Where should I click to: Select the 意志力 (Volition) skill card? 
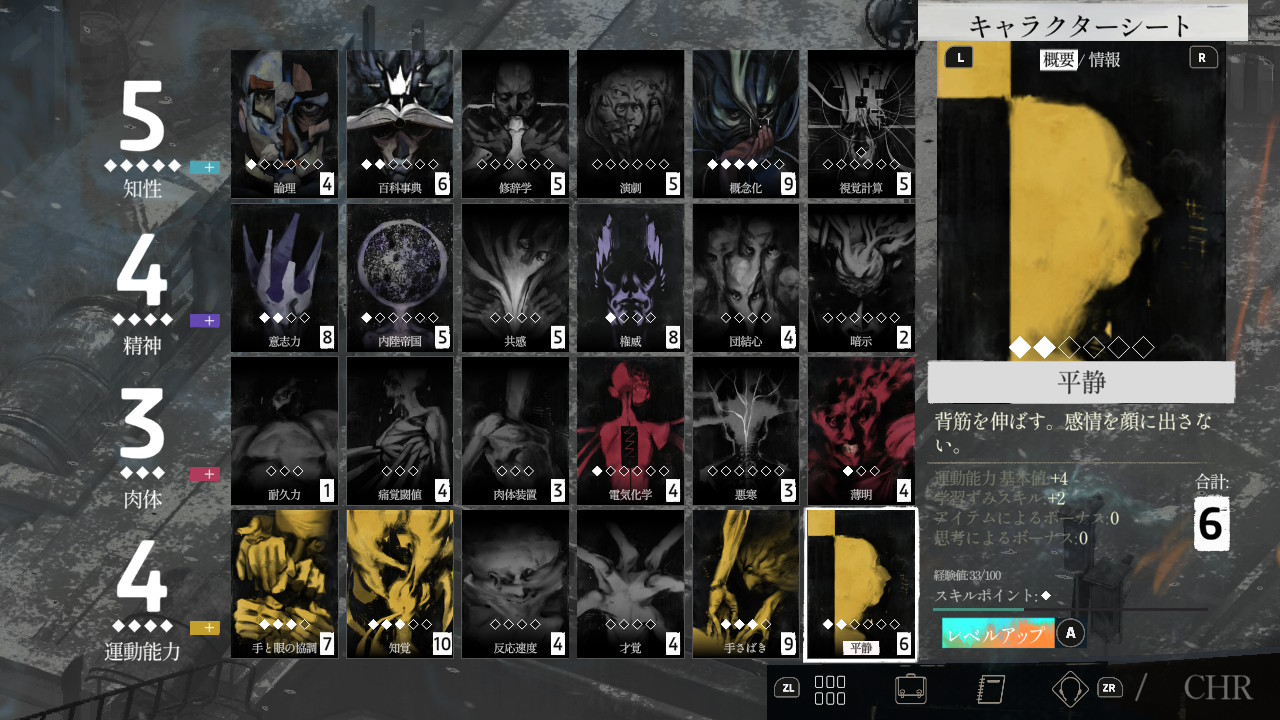(284, 277)
